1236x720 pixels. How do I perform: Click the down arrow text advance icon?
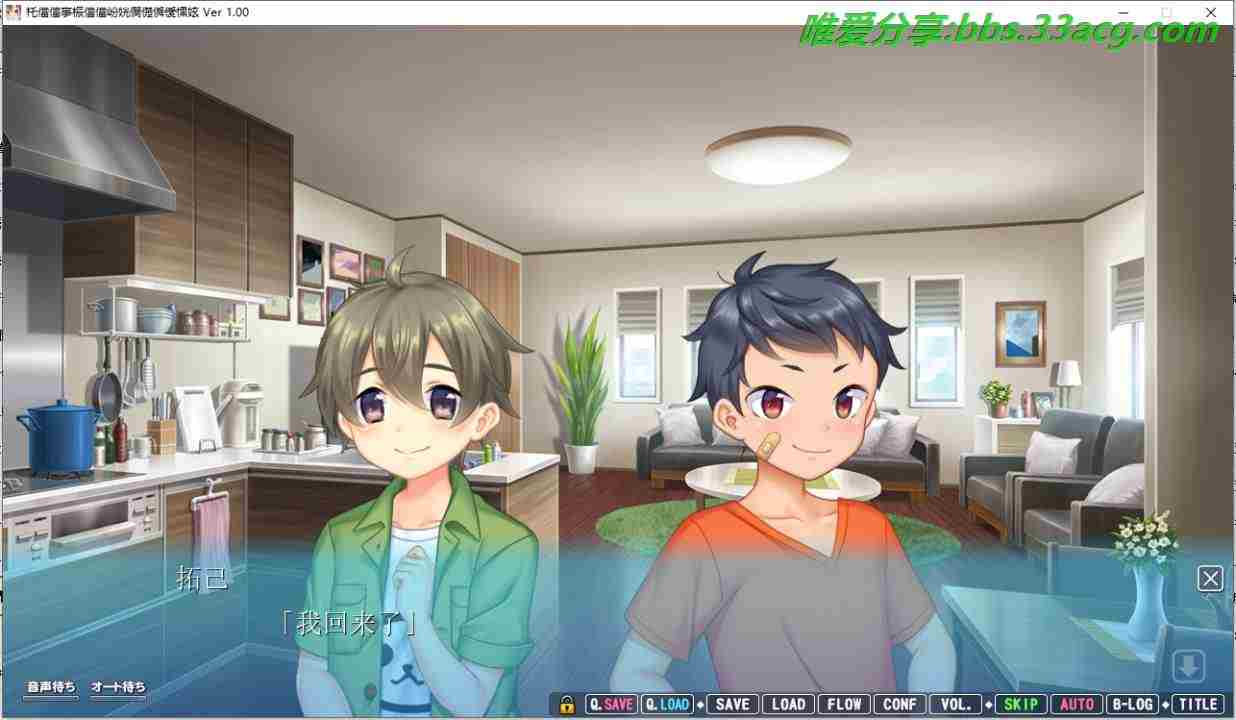(1189, 666)
